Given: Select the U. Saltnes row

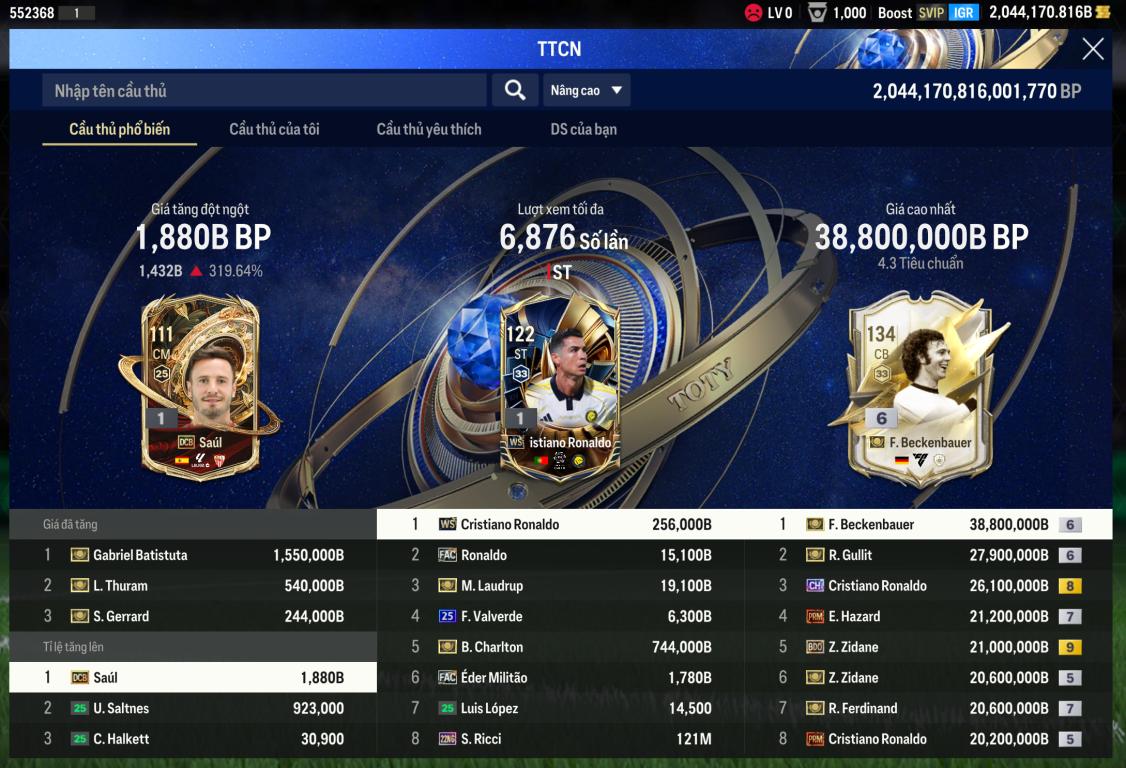Looking at the screenshot, I should click(x=193, y=708).
